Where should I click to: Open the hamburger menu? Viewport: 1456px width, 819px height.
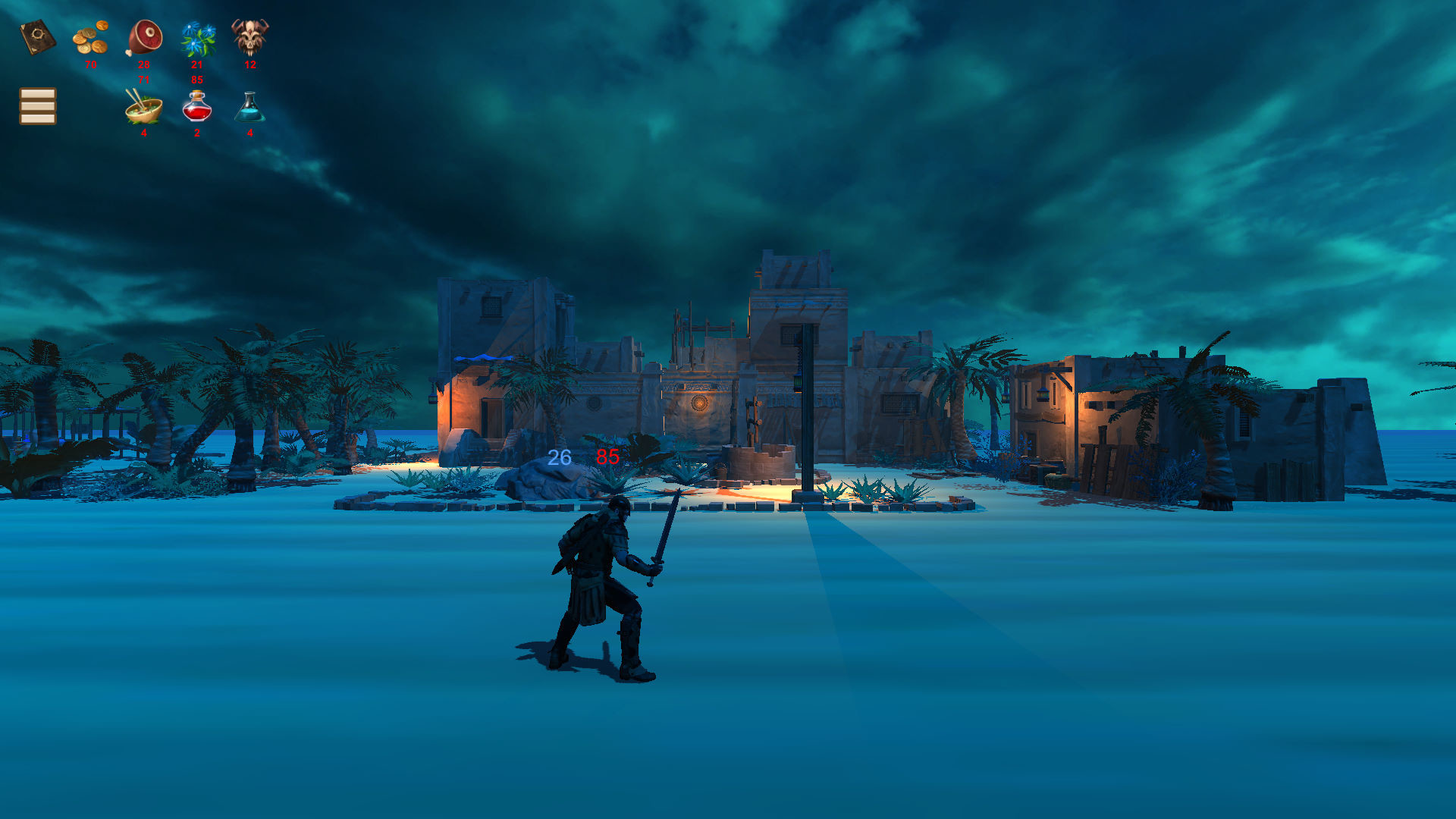36,106
